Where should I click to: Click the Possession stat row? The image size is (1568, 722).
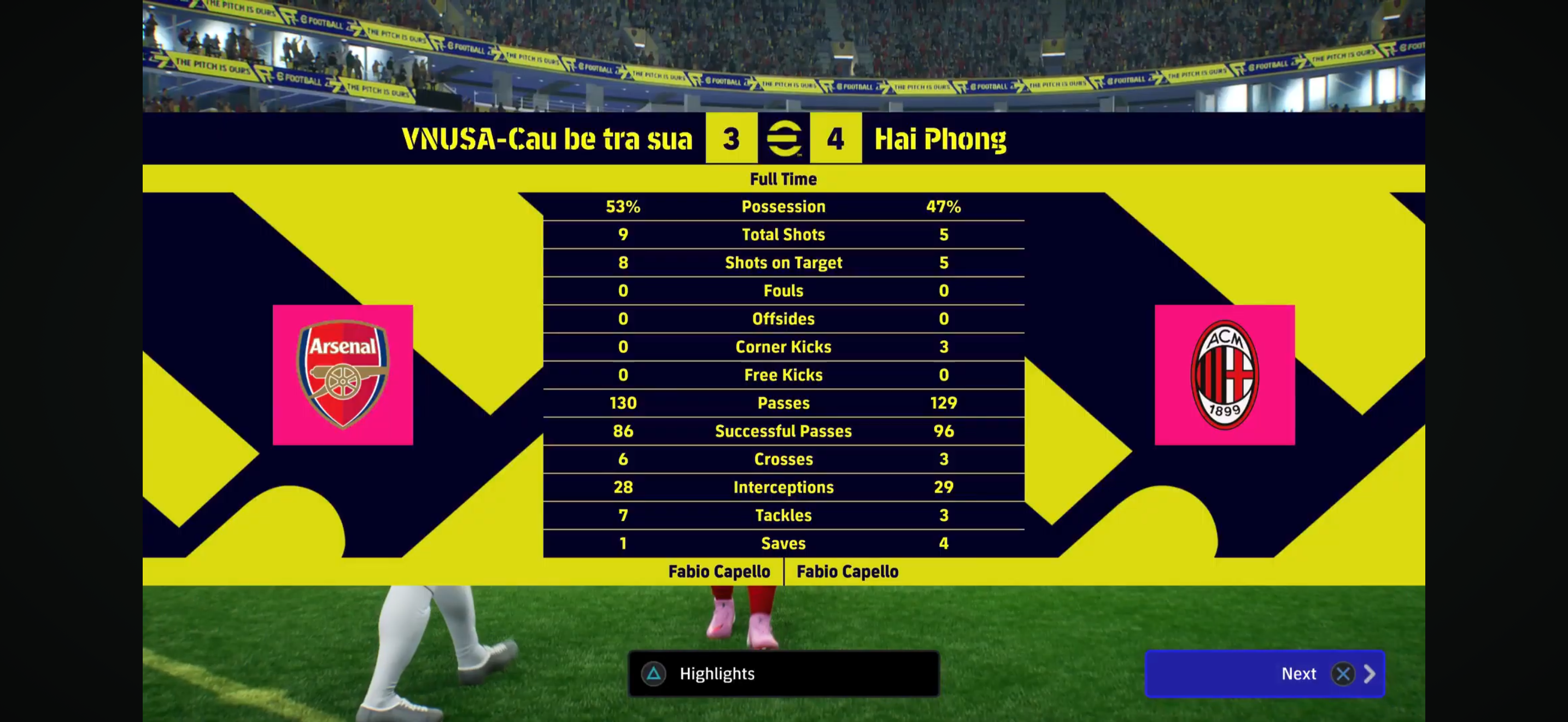783,206
